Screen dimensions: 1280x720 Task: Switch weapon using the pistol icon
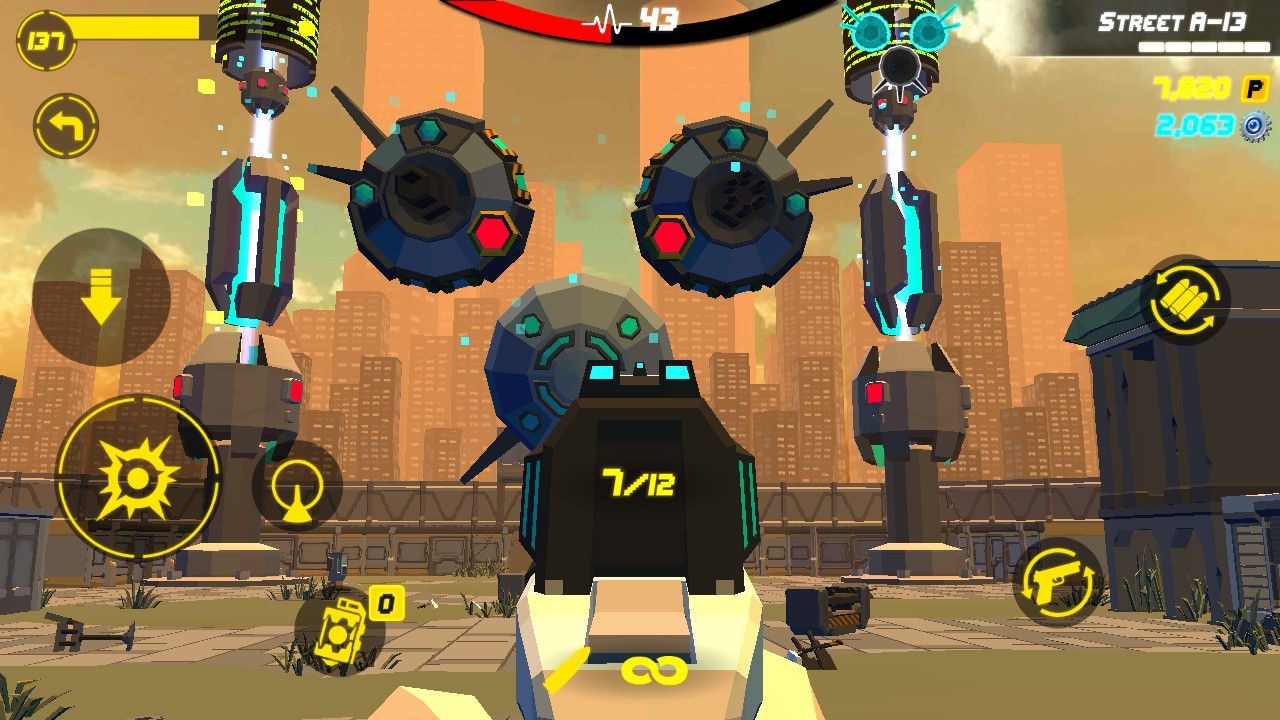pos(1058,582)
